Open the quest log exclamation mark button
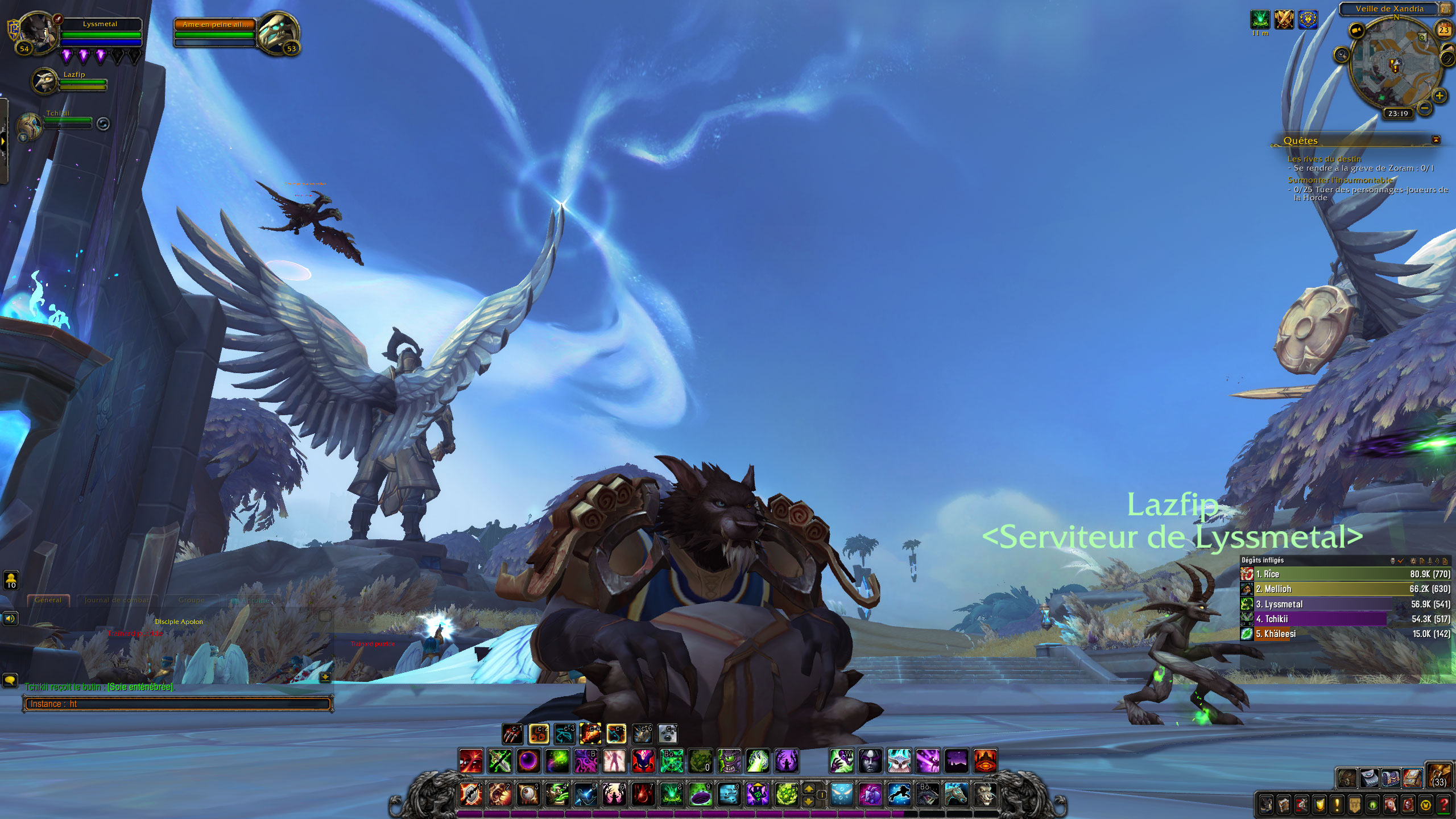The width and height of the screenshot is (1456, 819). [x=1337, y=805]
